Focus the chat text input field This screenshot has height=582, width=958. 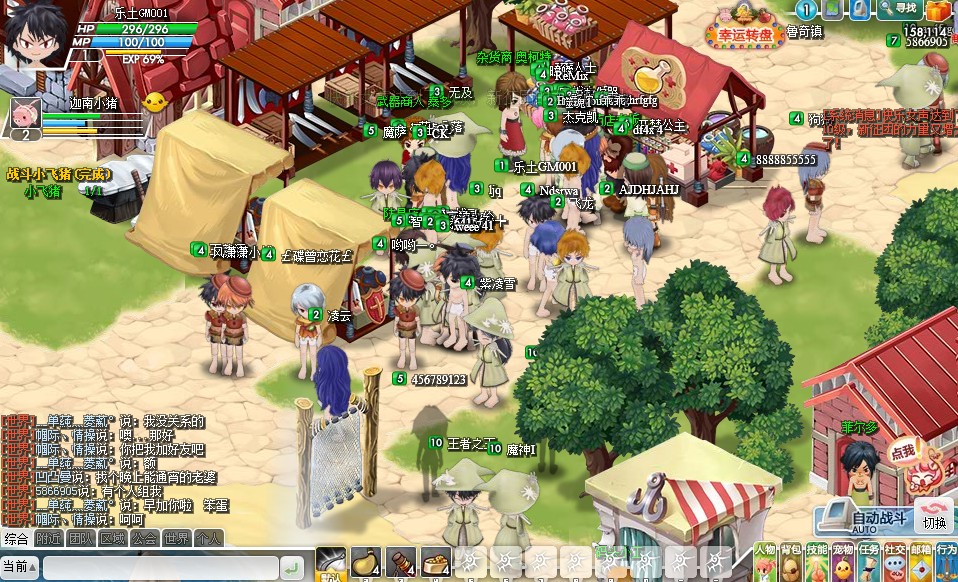pyautogui.click(x=160, y=567)
